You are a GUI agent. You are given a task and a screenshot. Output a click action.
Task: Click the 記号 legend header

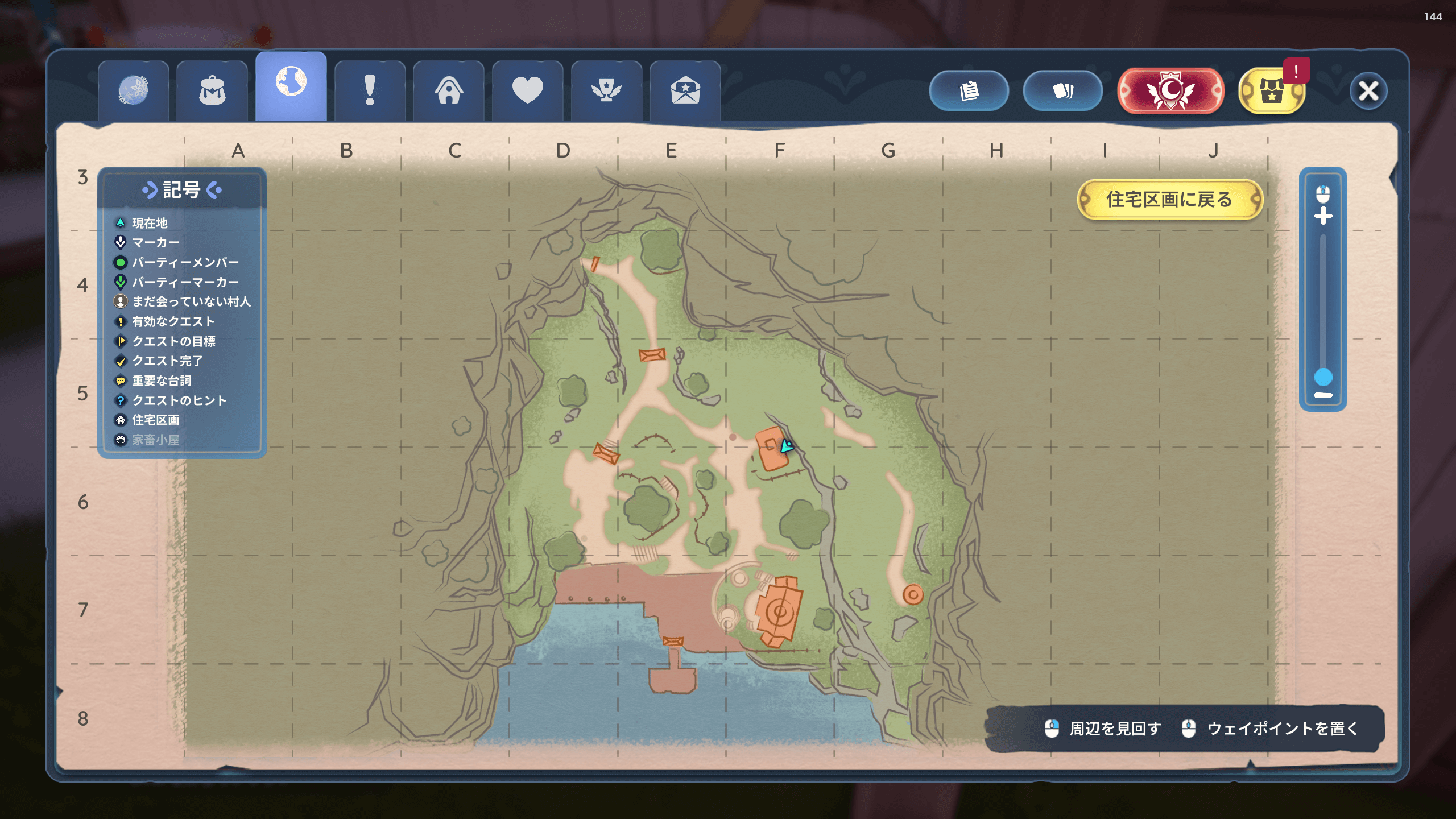tap(182, 190)
